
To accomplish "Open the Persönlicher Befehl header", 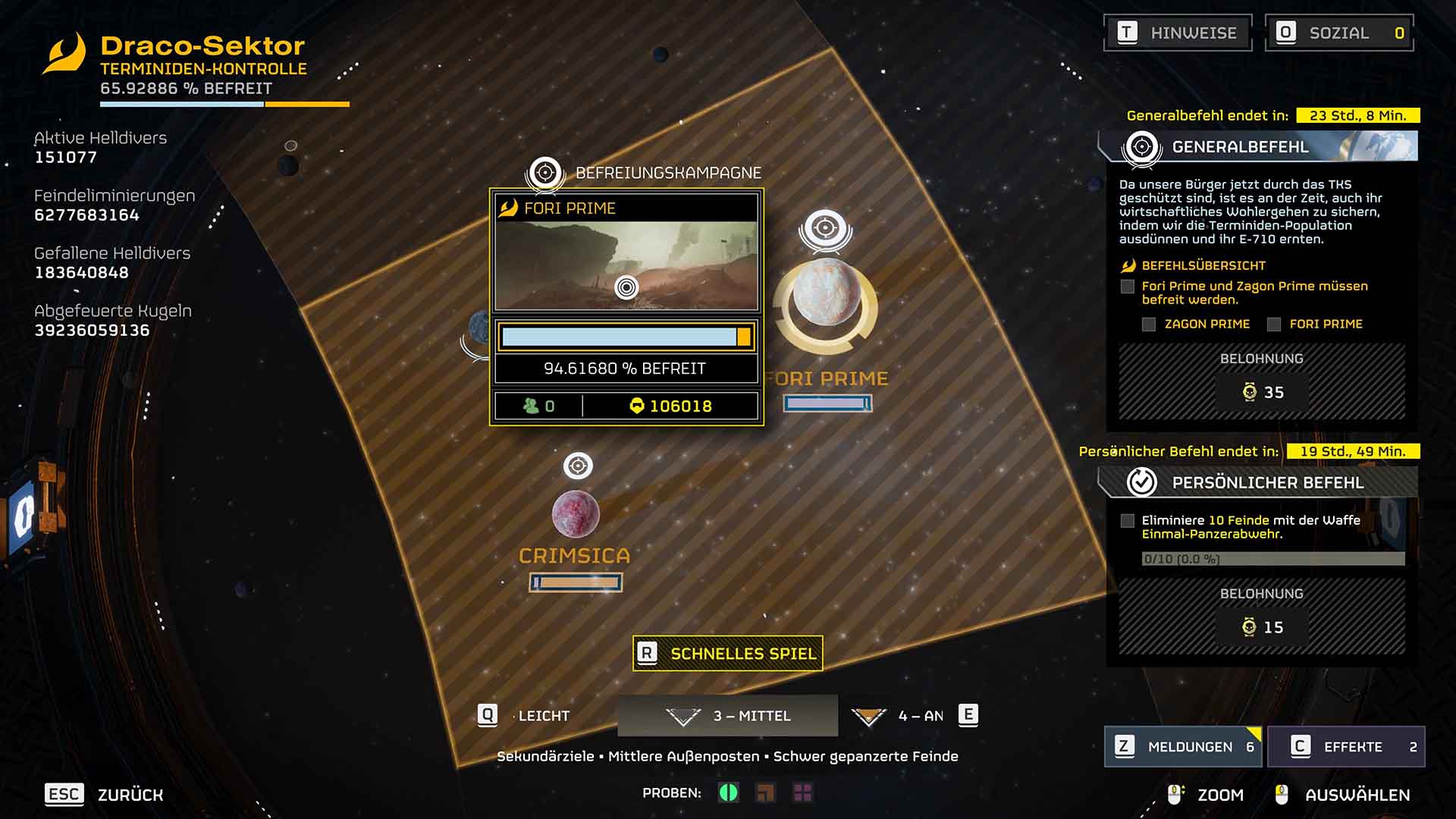I will pos(1259,482).
